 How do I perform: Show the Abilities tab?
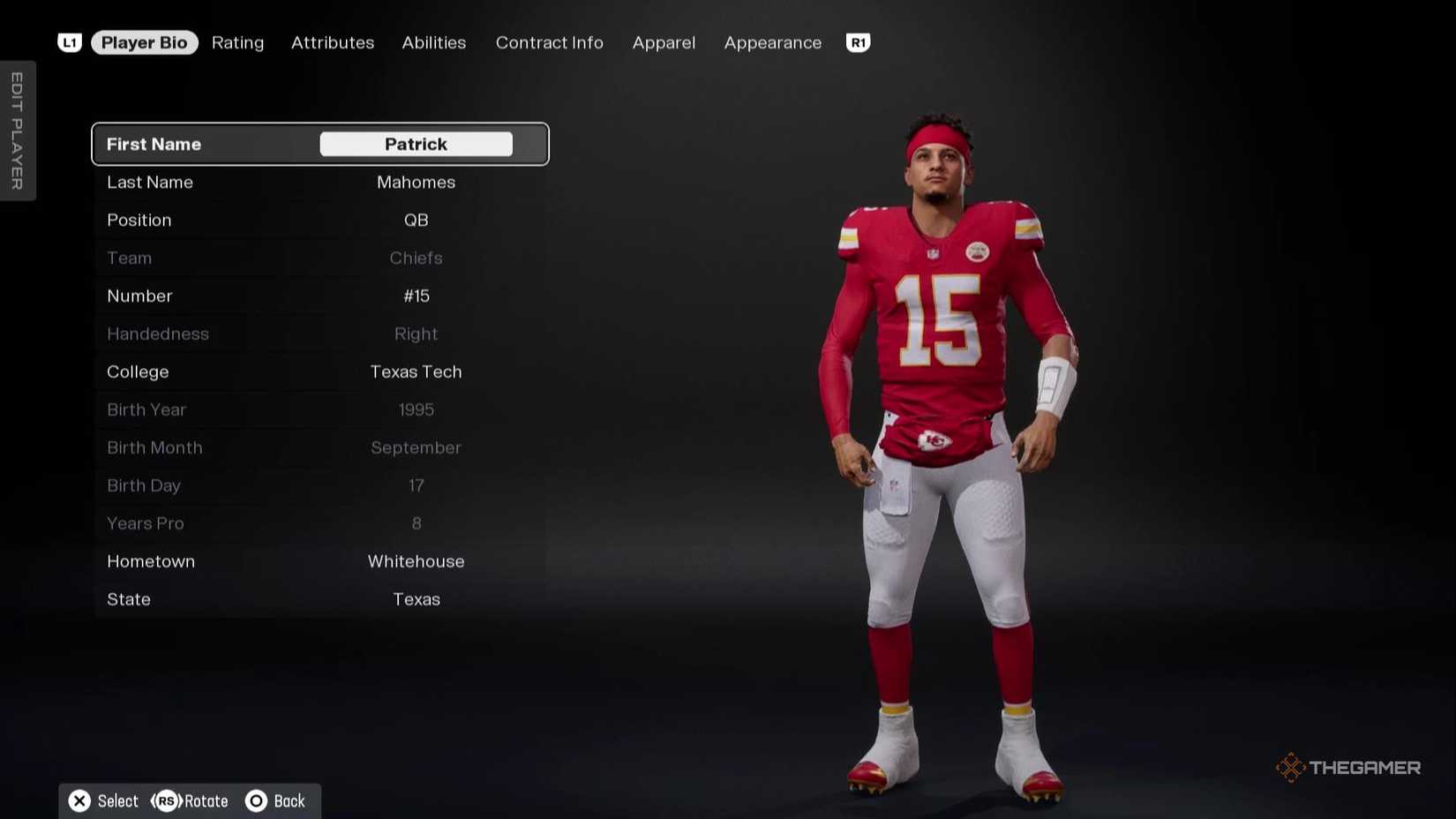(433, 42)
